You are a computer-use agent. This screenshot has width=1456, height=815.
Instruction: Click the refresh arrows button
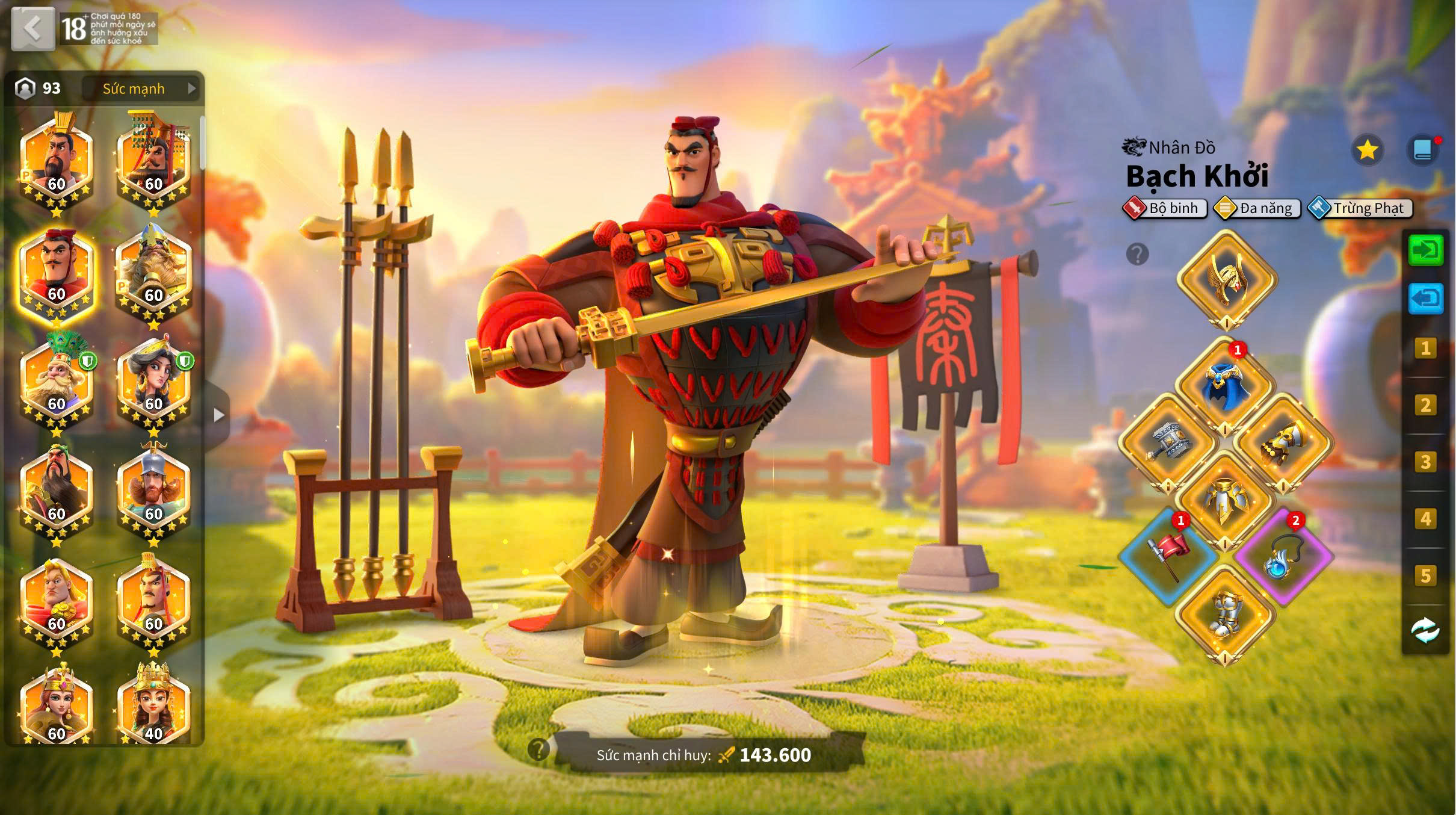tap(1425, 630)
